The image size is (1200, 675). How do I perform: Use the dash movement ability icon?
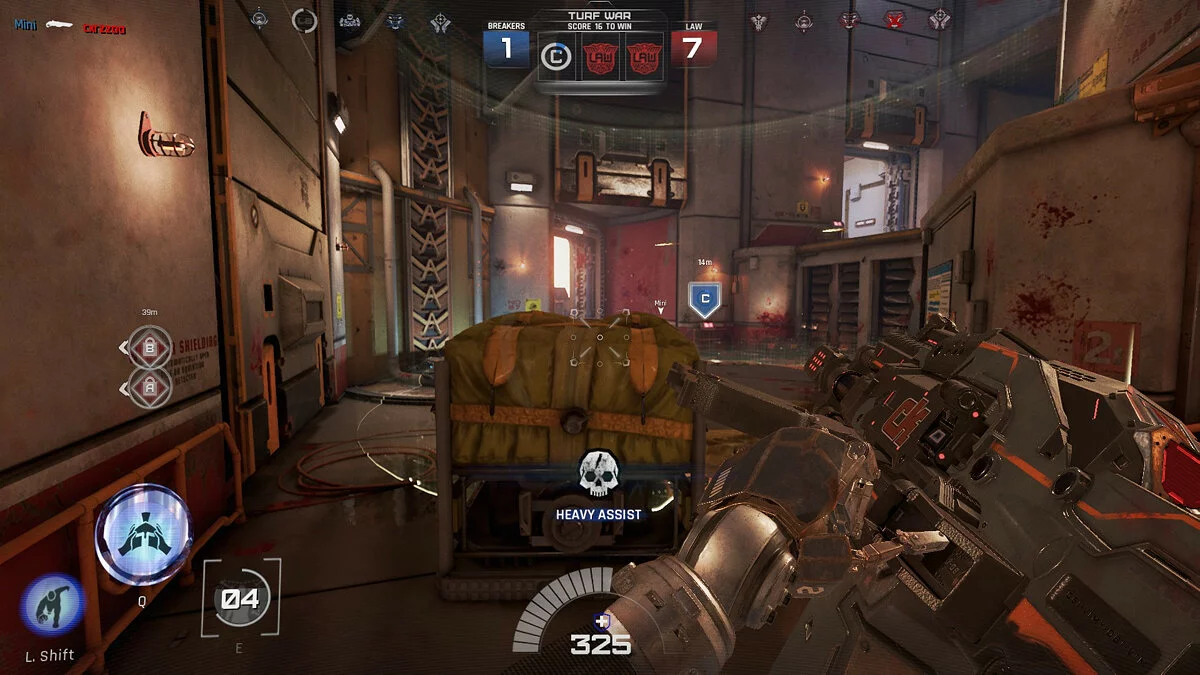(x=52, y=606)
